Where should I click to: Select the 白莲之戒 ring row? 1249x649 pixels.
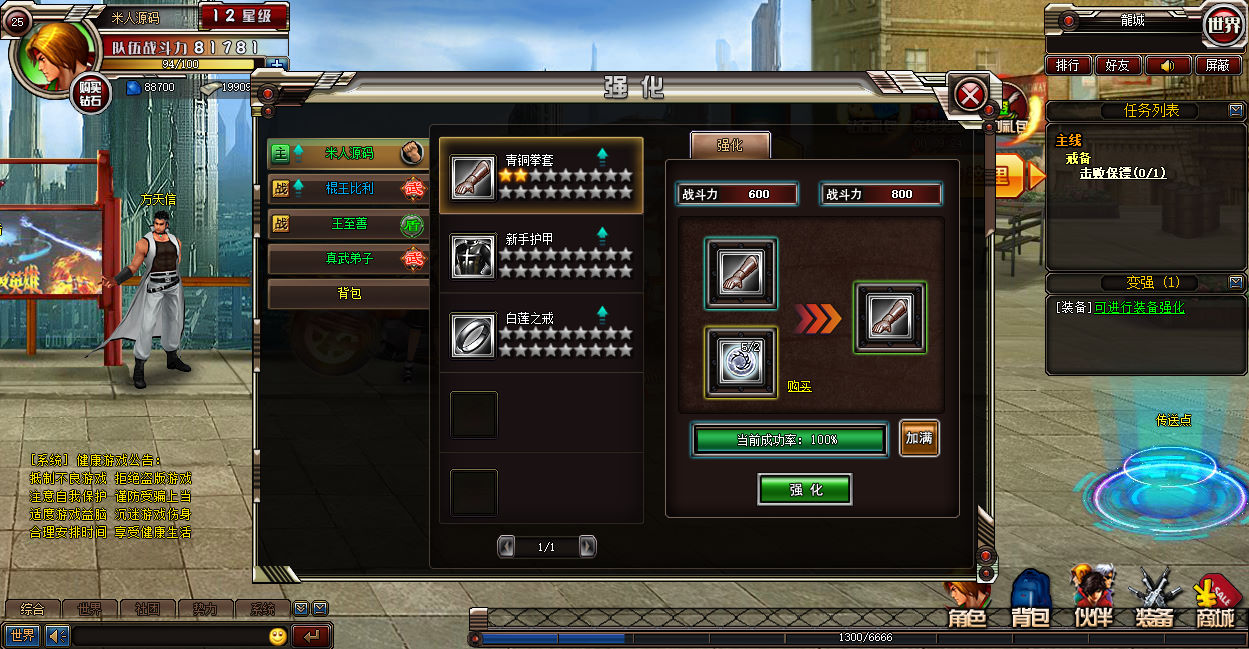tap(541, 334)
